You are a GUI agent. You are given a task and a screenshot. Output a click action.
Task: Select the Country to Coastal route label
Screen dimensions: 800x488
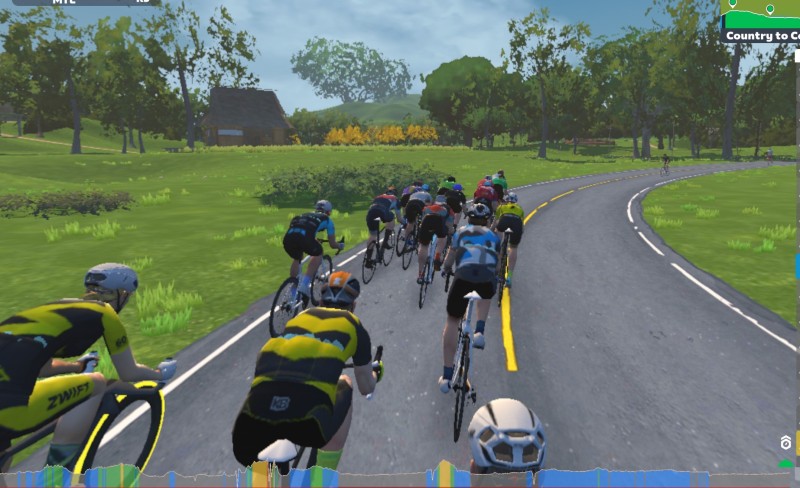(x=763, y=36)
